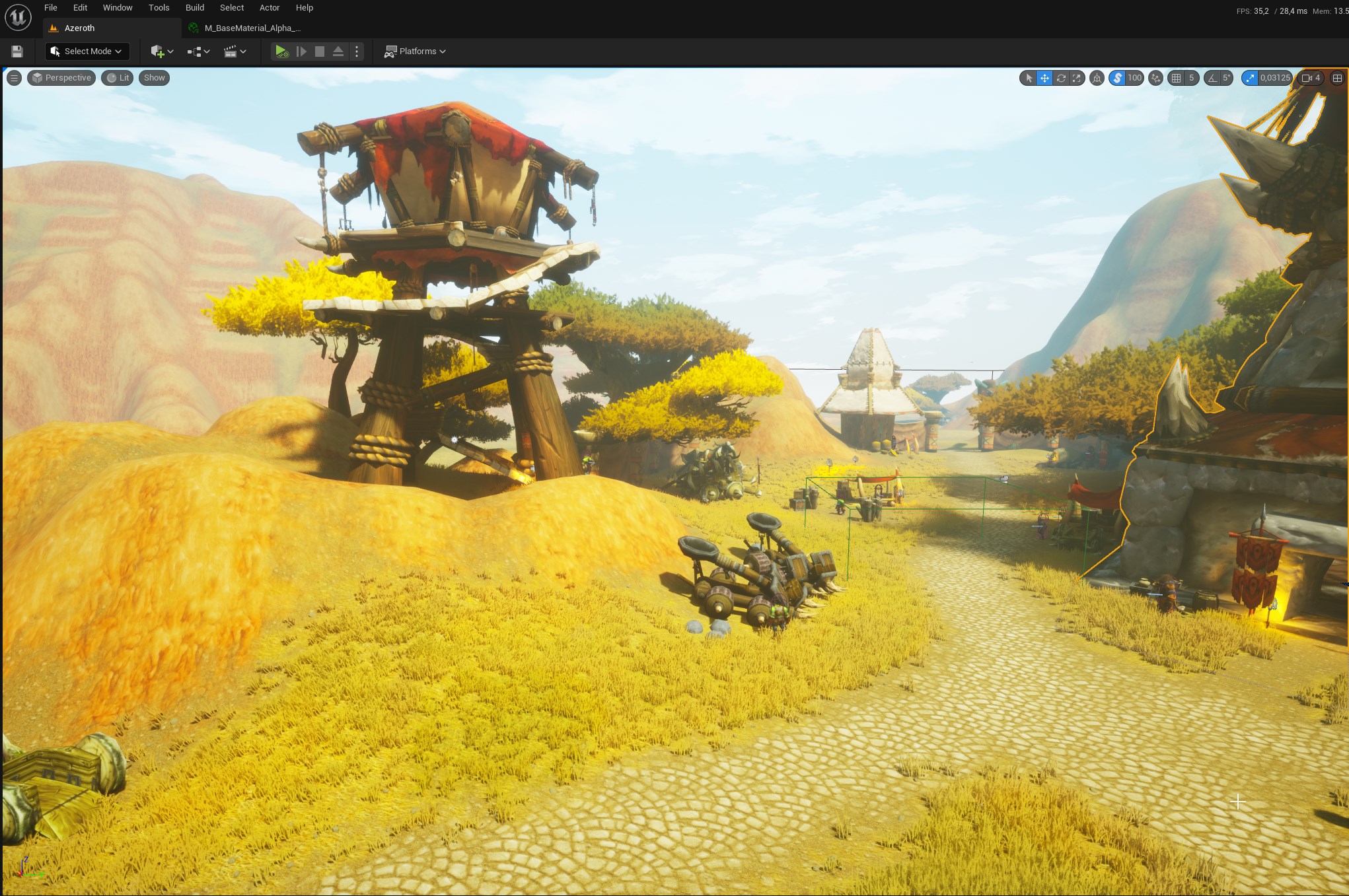Open the viewport hamburger options menu
Screen dimensions: 1349x896
[14, 78]
